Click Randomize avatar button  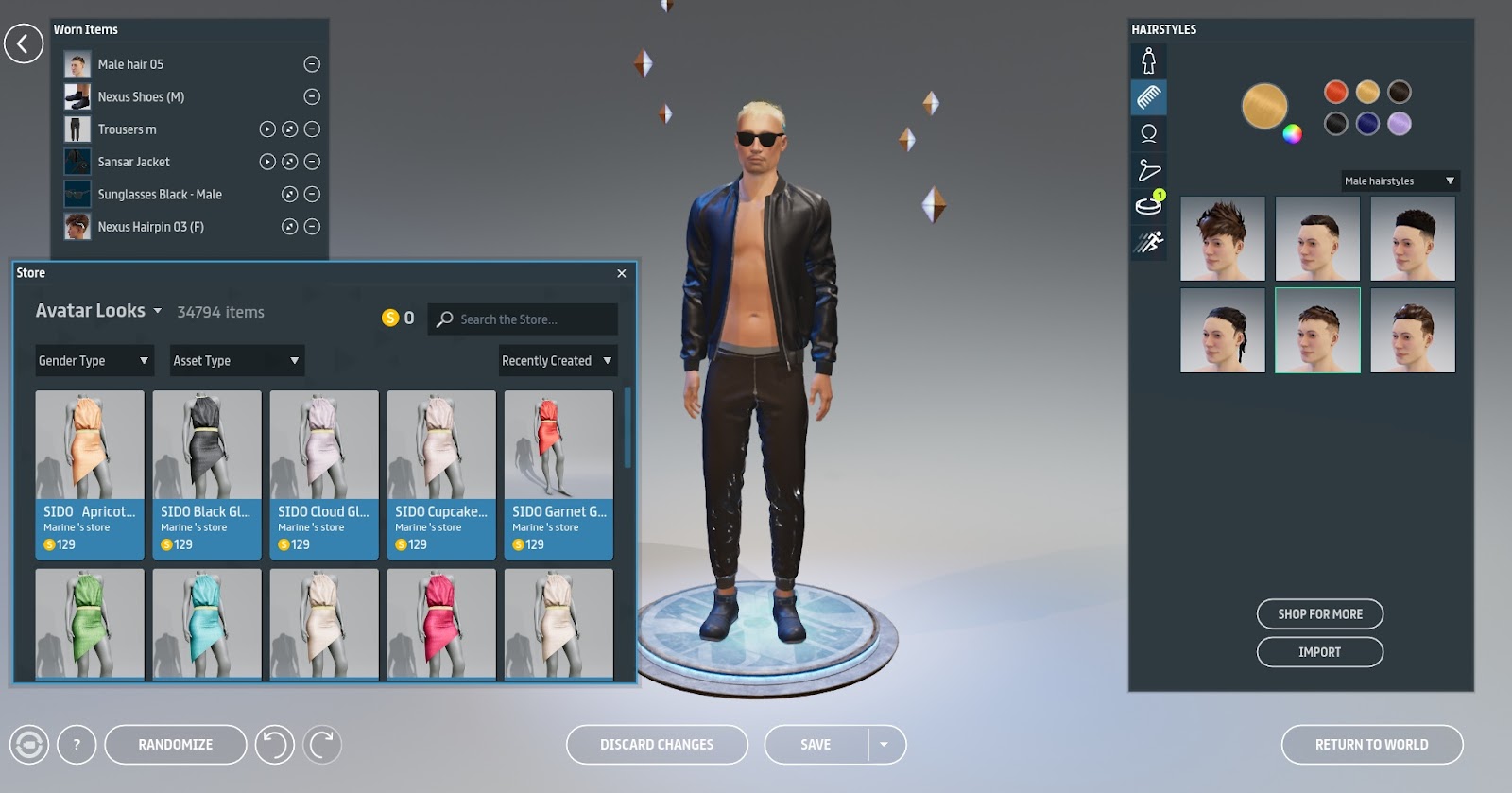[176, 745]
